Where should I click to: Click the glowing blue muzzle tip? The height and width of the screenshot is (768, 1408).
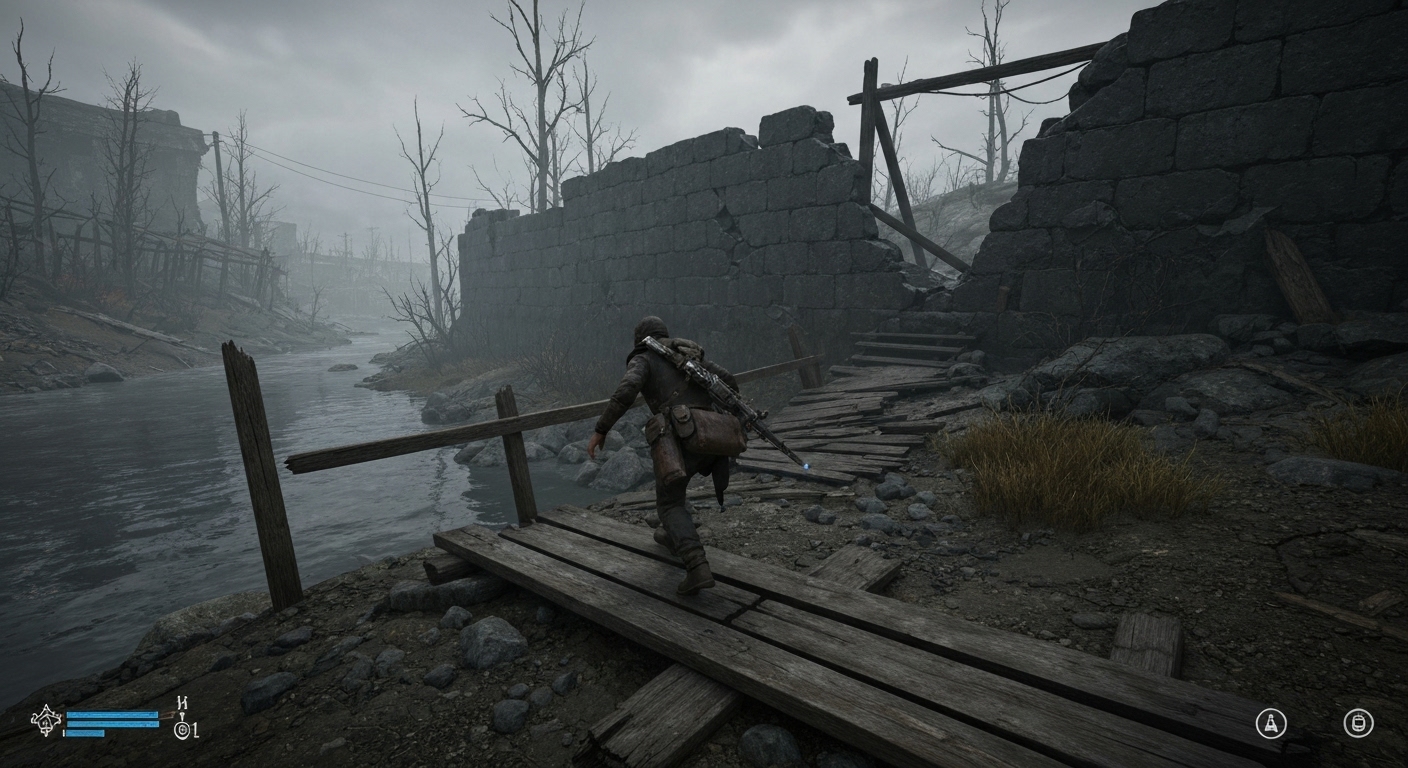806,464
